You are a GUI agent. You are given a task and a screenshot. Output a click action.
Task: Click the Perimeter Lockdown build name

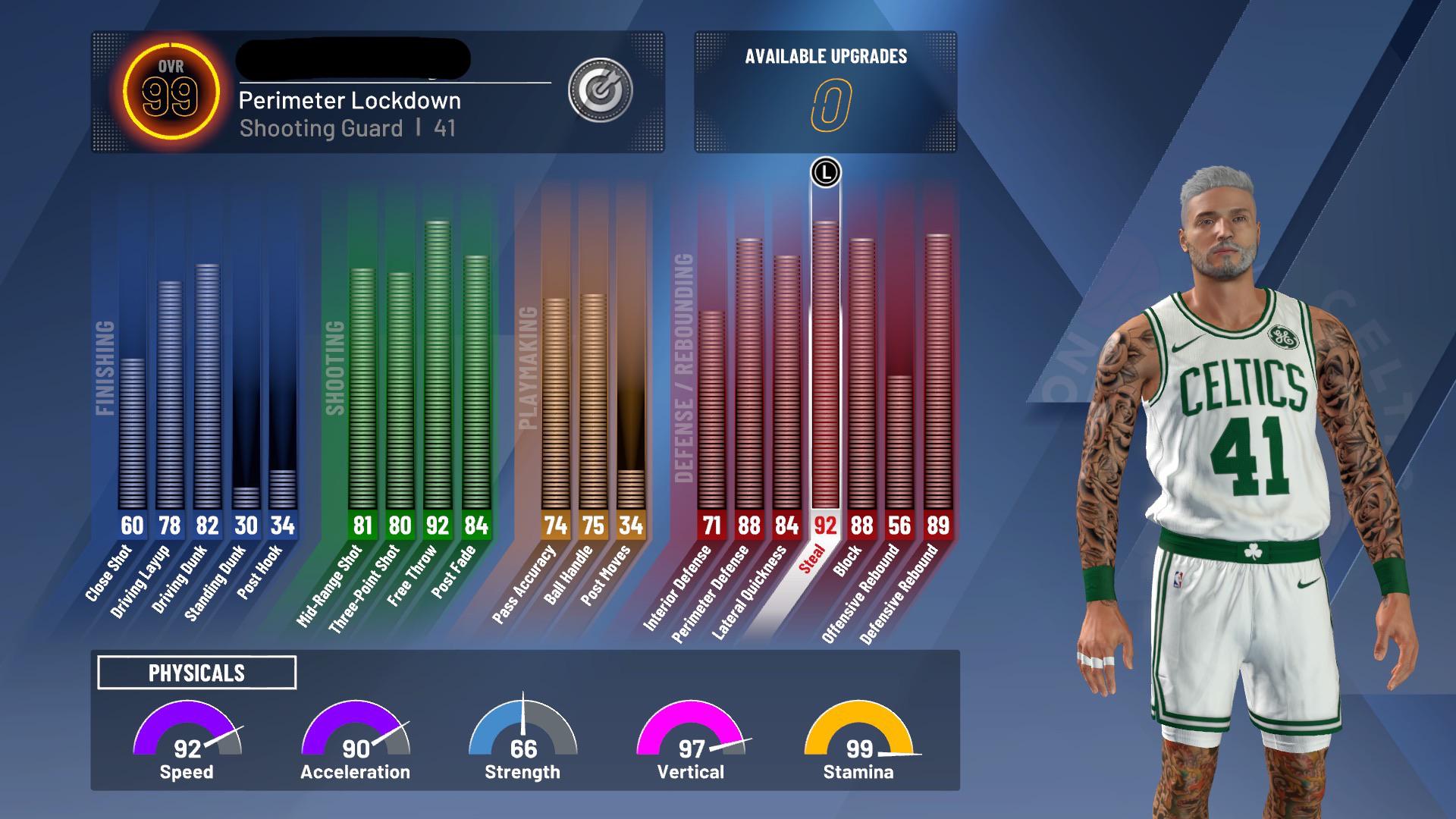(350, 101)
